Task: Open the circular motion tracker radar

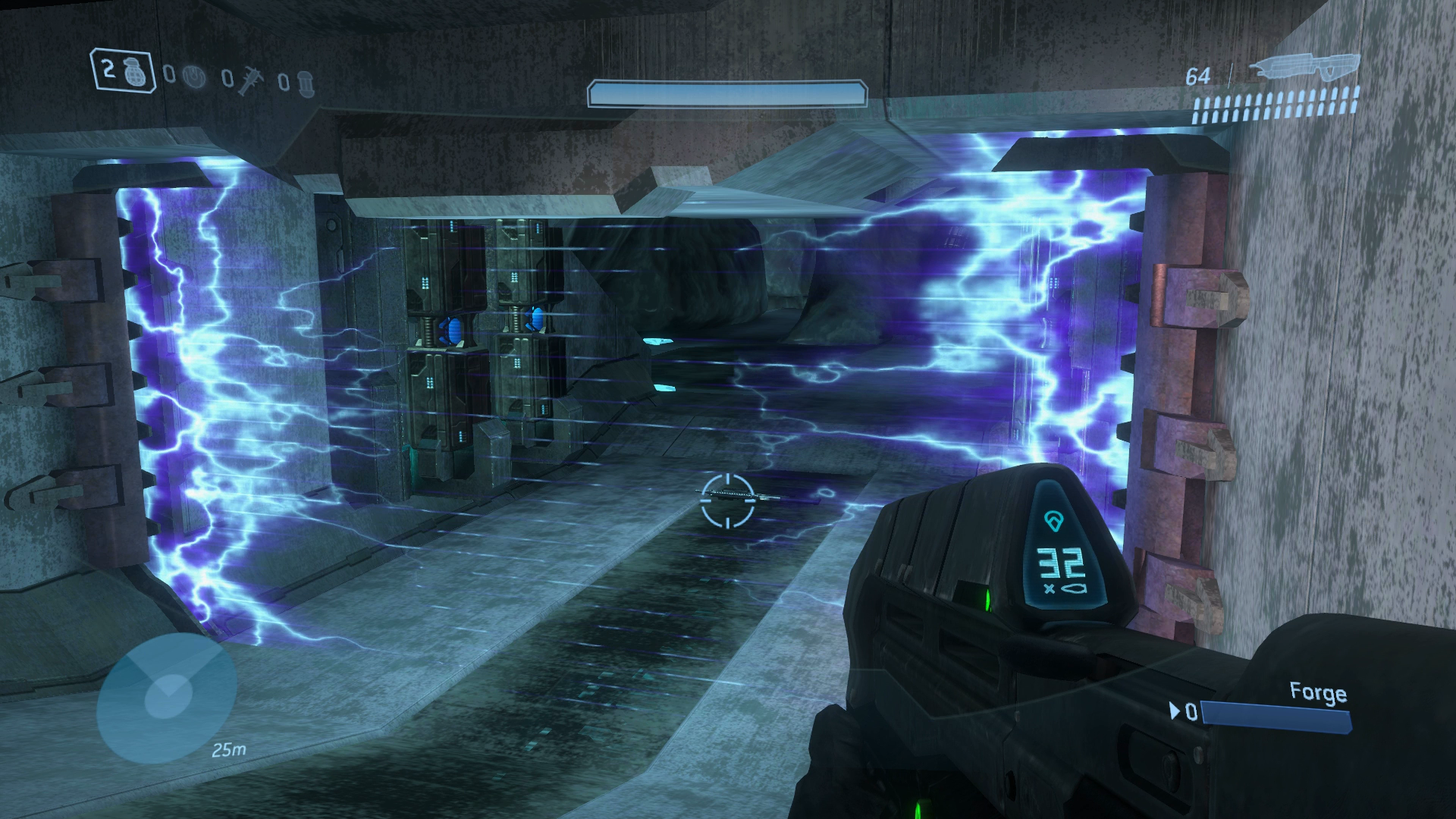Action: click(167, 698)
